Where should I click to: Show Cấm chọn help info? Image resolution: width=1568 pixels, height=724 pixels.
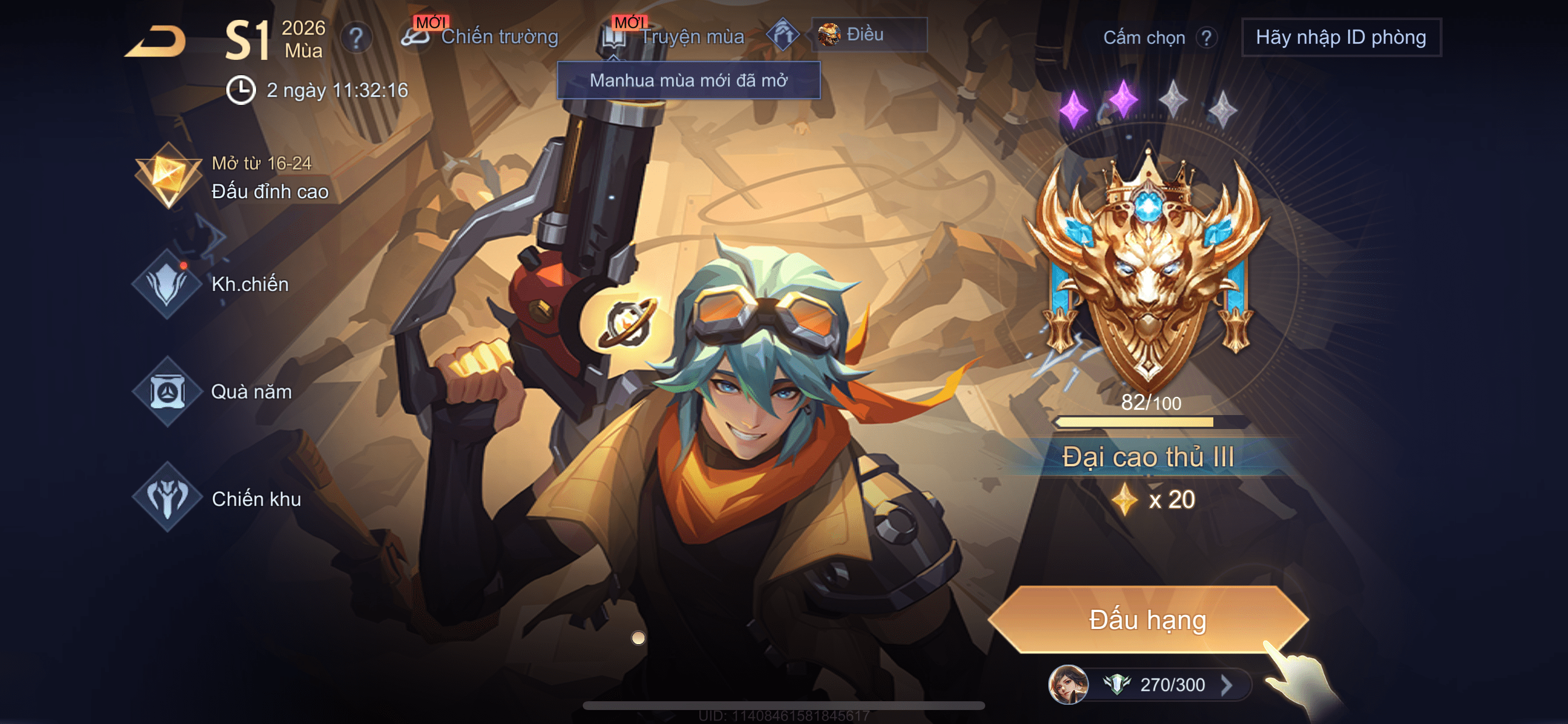pyautogui.click(x=1206, y=38)
